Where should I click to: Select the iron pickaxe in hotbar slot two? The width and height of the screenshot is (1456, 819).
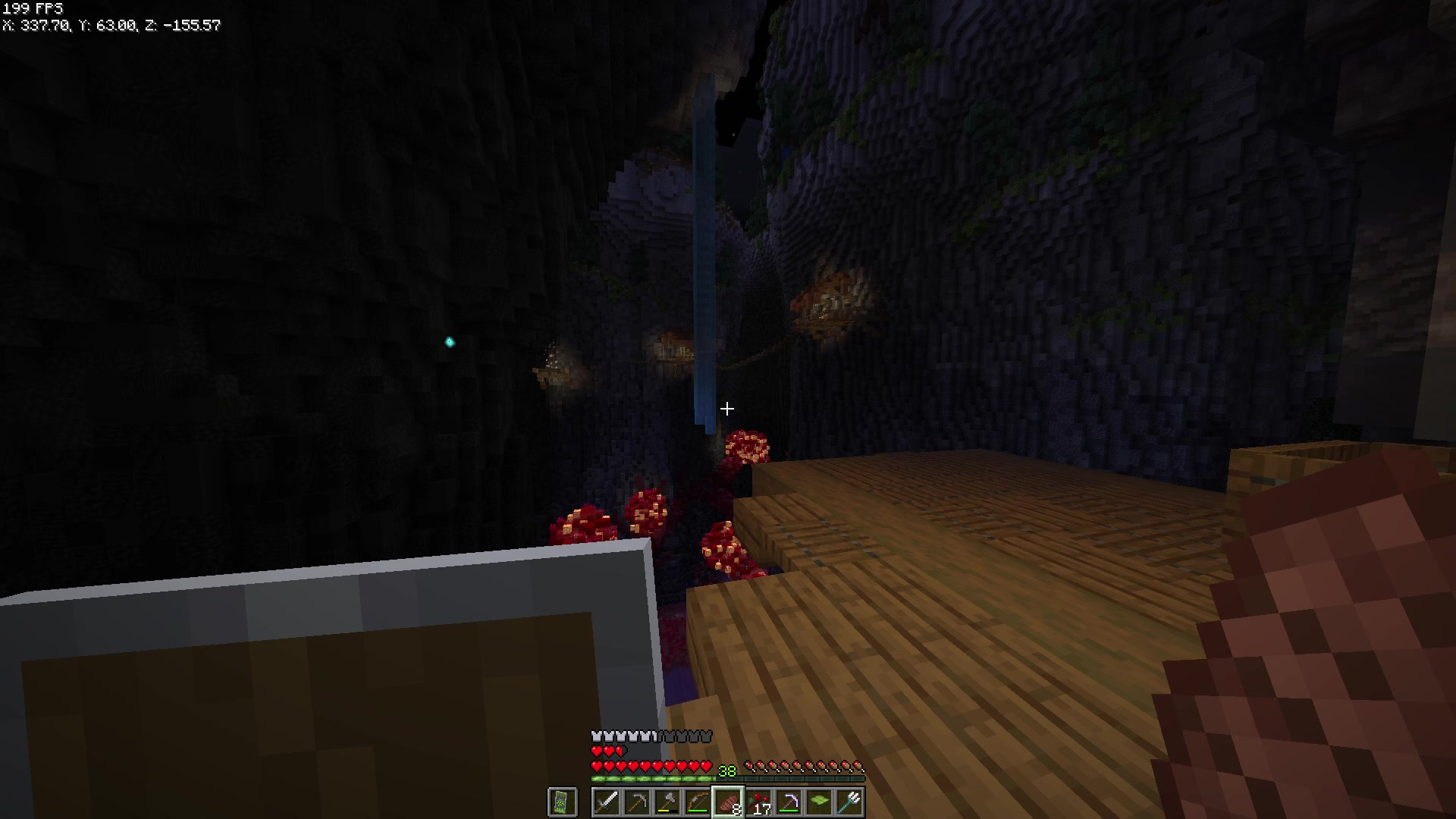[635, 802]
